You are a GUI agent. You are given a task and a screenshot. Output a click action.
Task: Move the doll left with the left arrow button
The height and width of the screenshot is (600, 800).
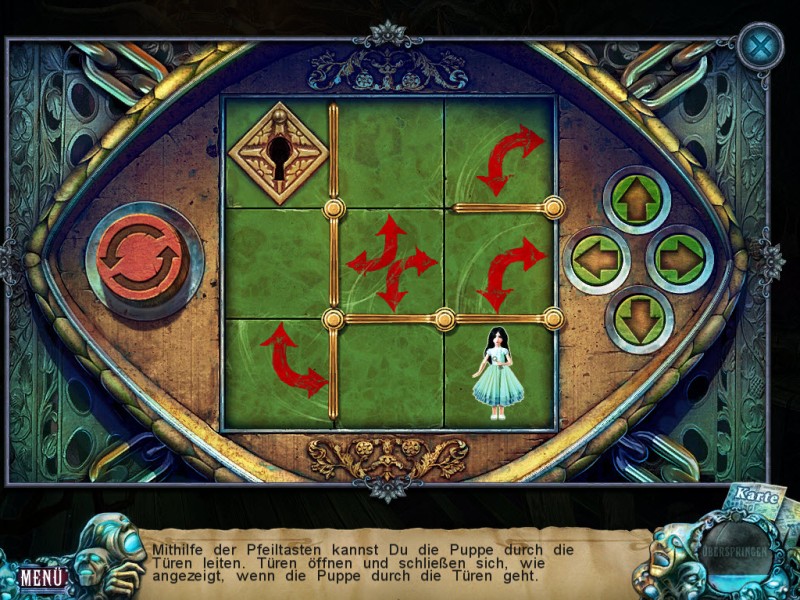(597, 261)
